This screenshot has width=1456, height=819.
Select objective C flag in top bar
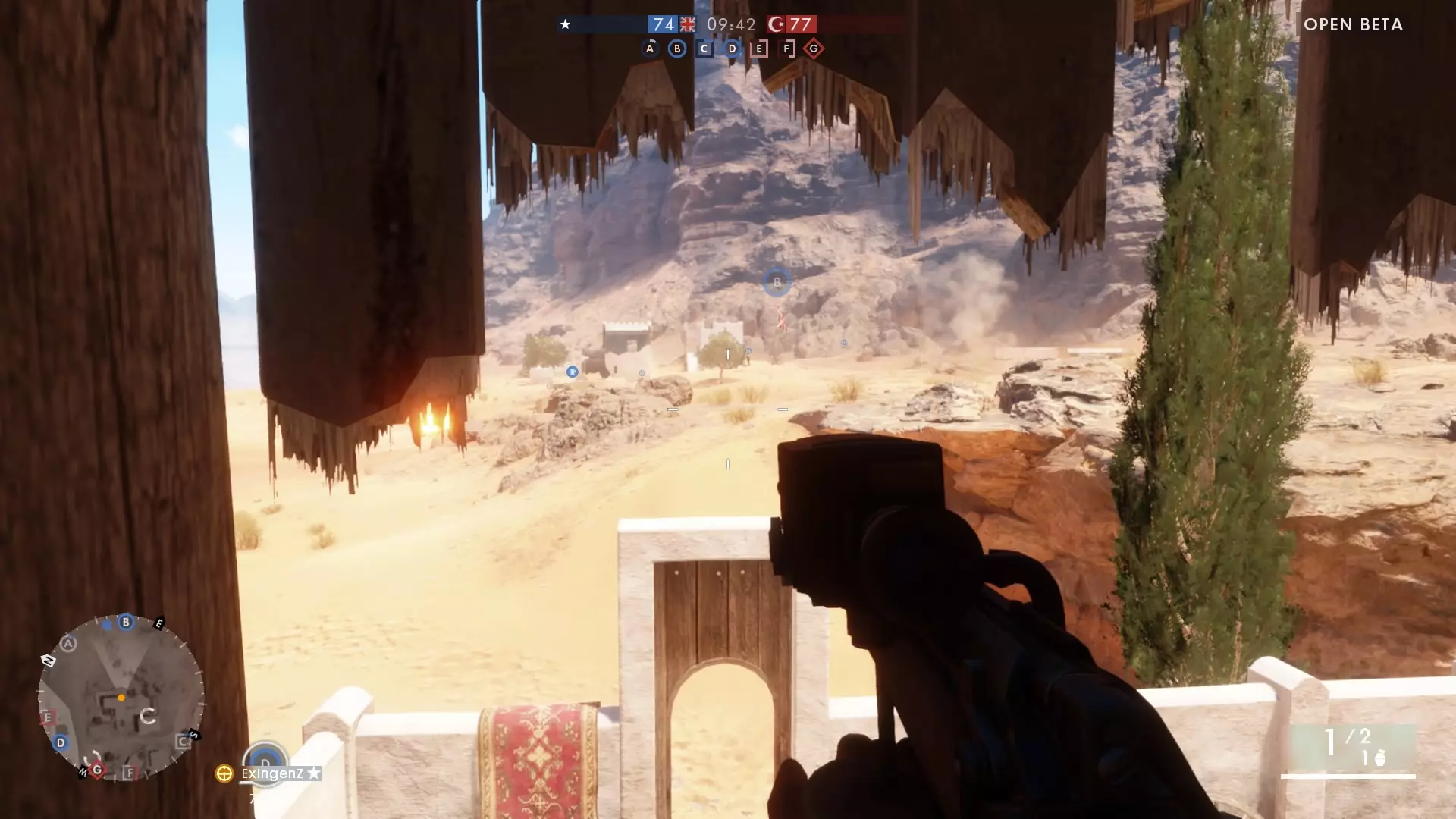(704, 49)
